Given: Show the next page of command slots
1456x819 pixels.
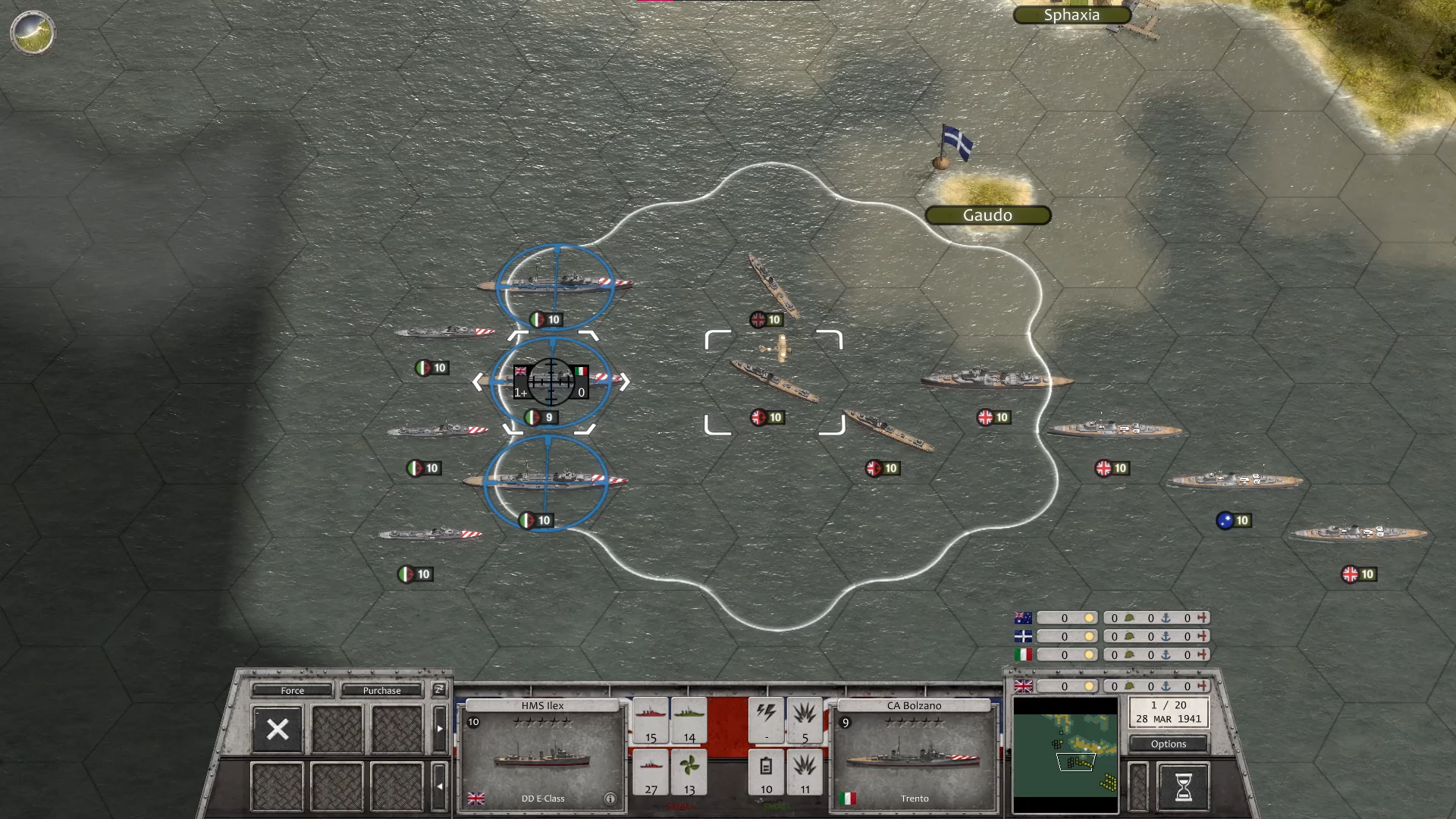Looking at the screenshot, I should click(440, 729).
